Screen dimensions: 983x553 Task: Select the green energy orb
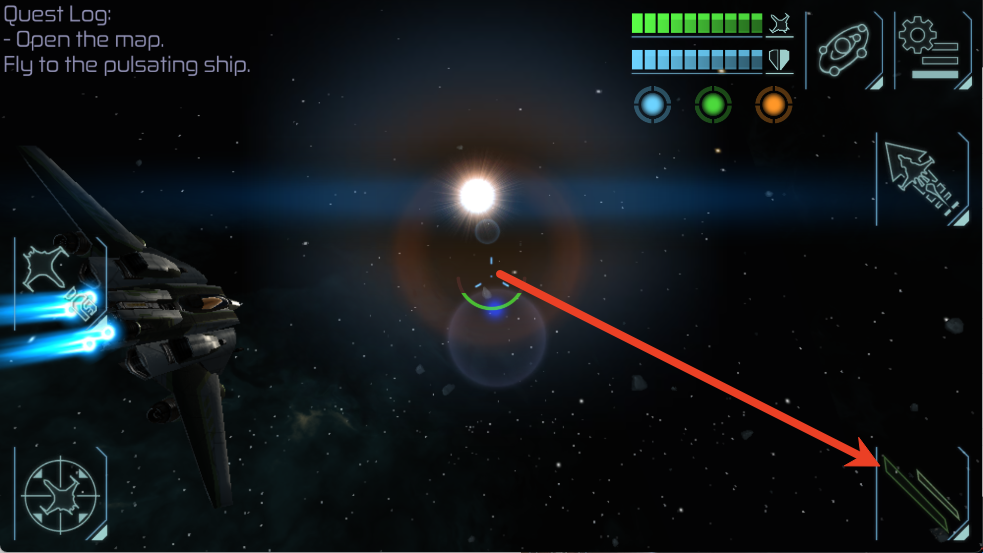point(713,104)
